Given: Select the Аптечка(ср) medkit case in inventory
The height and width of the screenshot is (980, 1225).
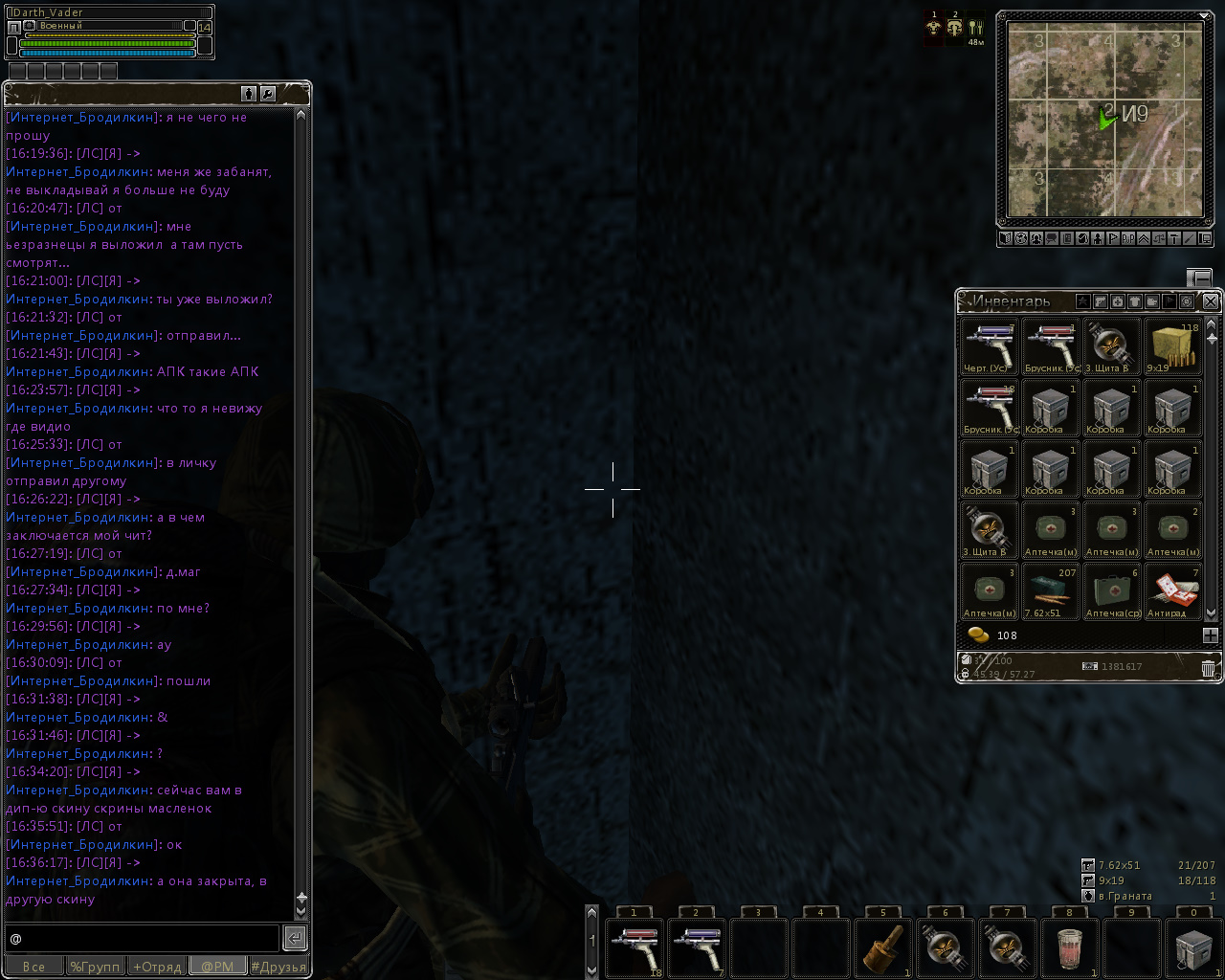Looking at the screenshot, I should point(1112,591).
